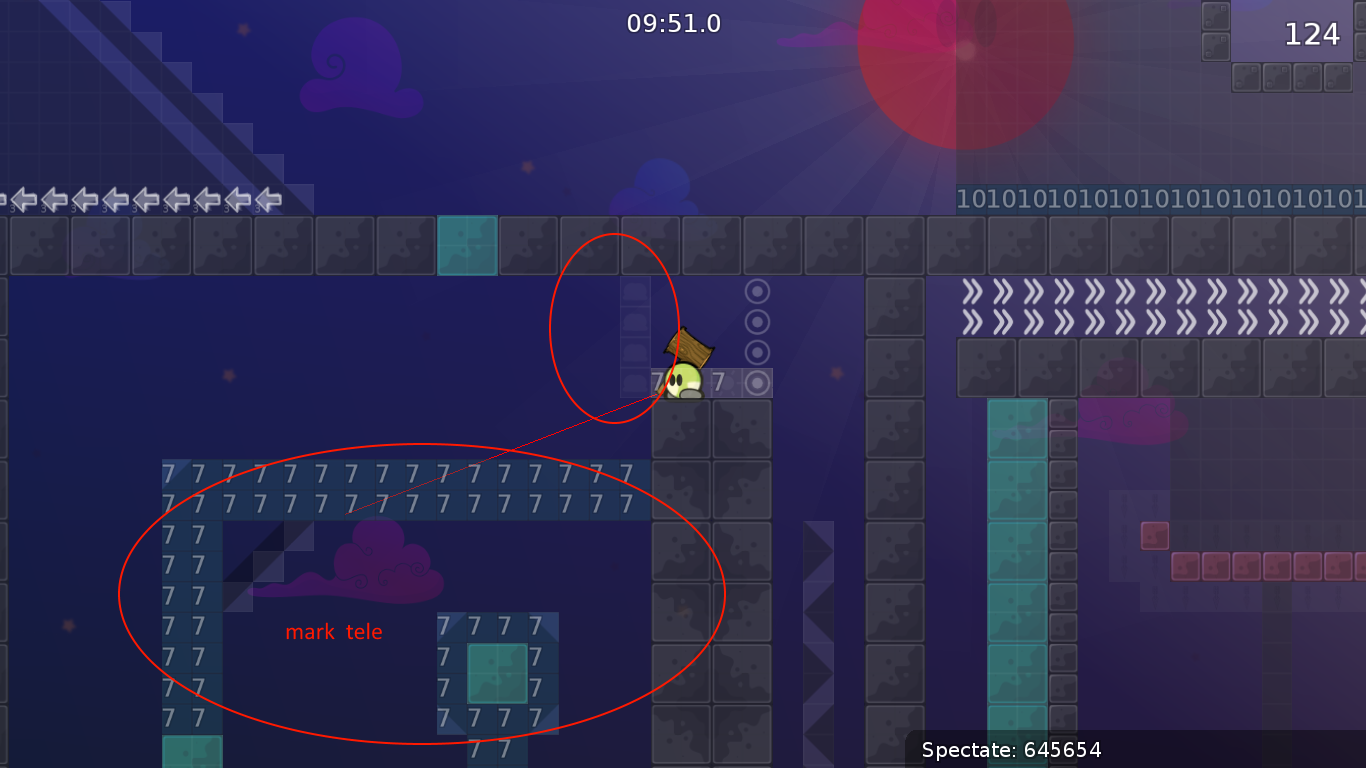The height and width of the screenshot is (768, 1366).
Task: Click the teal teleport block on the platform row
Action: pos(468,246)
